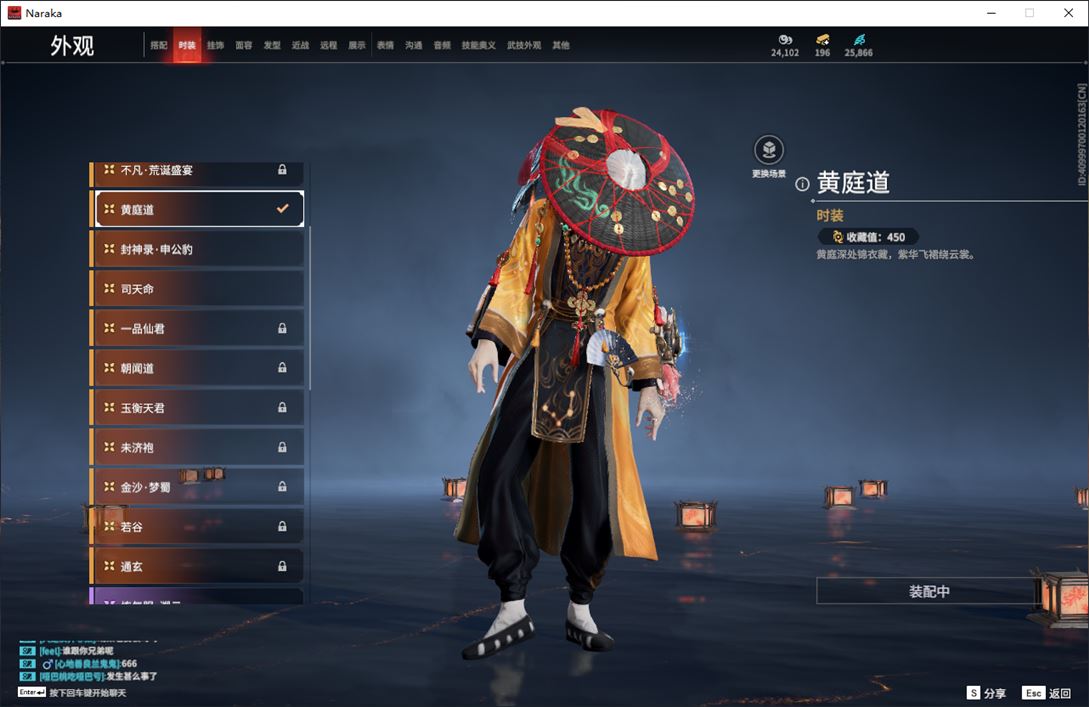Open the 面容 tab
The height and width of the screenshot is (707, 1089).
(244, 45)
